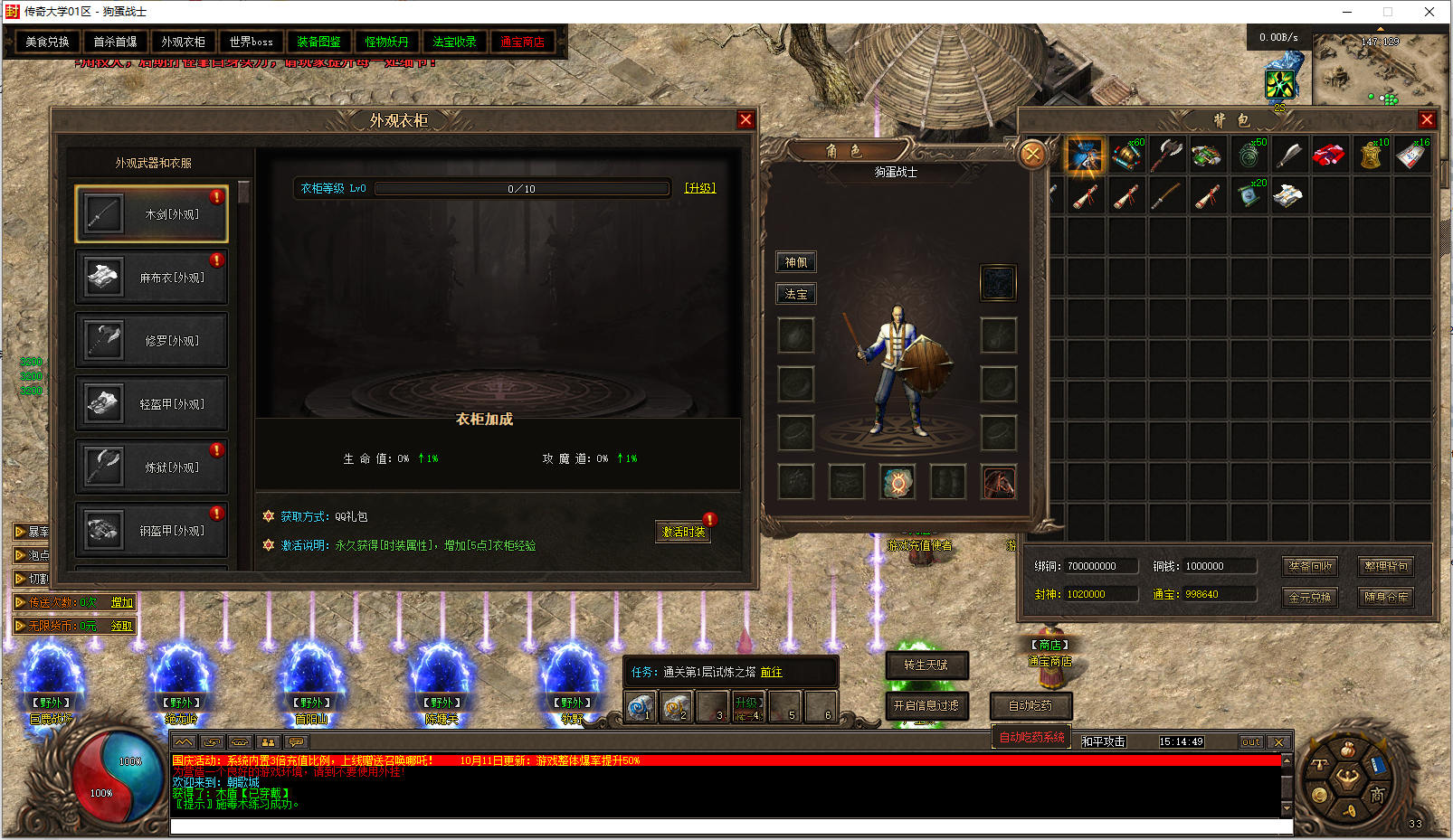
Task: Select the 修罗[外观] appearance entry
Action: coord(152,341)
